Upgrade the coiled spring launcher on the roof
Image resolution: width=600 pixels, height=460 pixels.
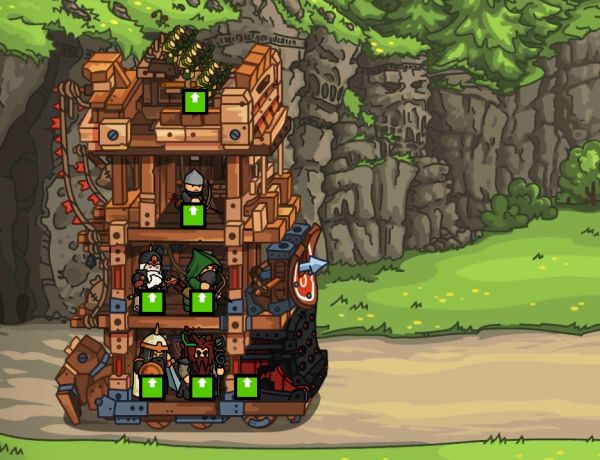[x=195, y=101]
